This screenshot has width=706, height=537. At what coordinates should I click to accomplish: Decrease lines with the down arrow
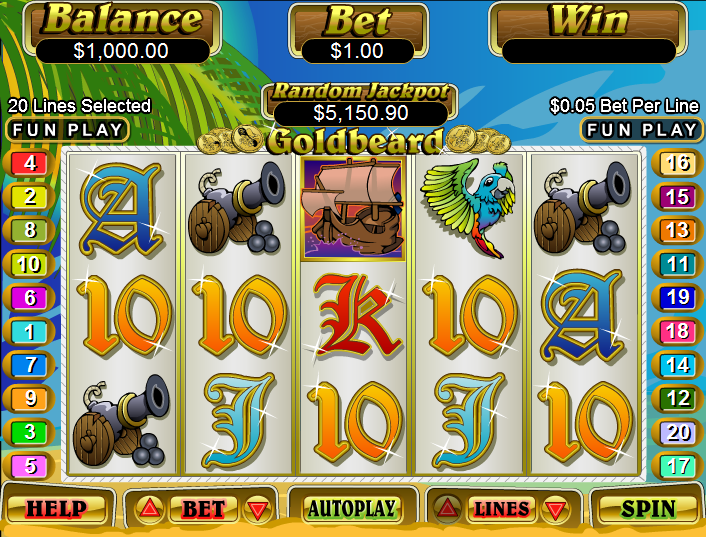tap(553, 510)
